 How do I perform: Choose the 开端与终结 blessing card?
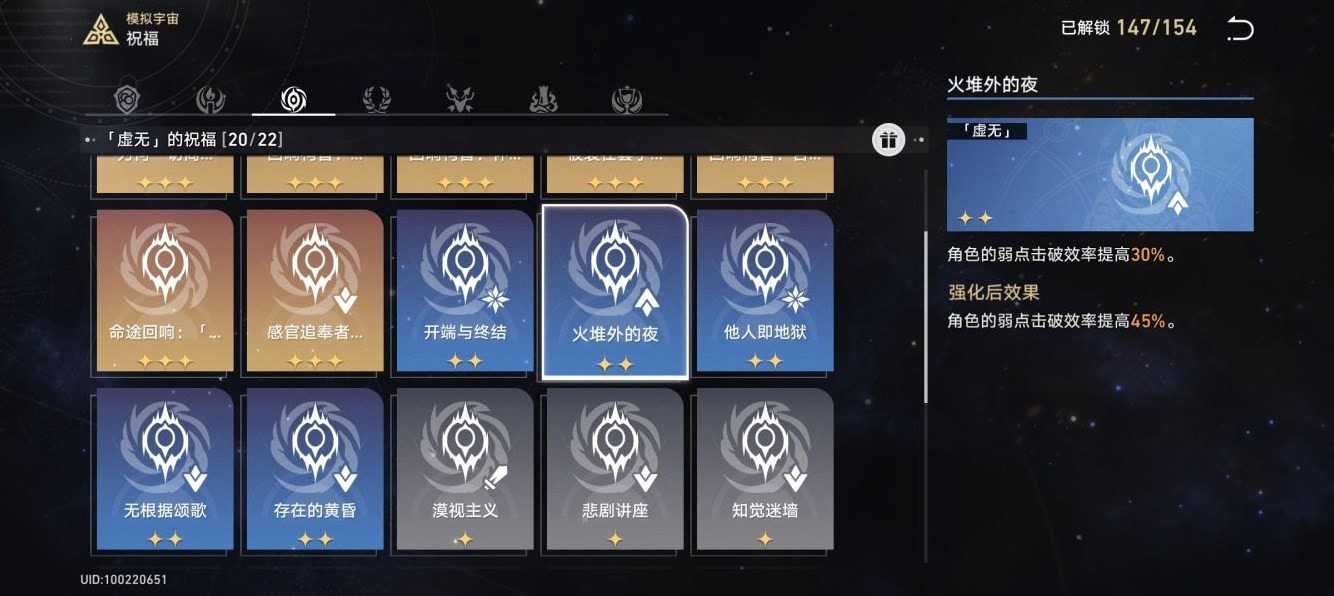click(x=465, y=290)
